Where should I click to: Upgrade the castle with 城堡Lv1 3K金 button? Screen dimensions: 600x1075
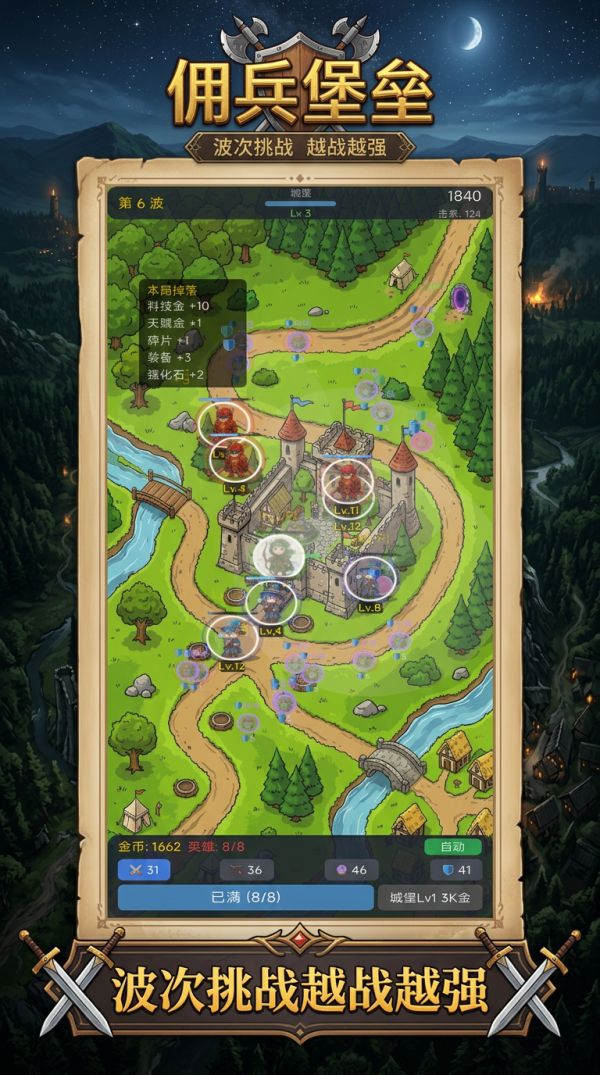point(430,897)
